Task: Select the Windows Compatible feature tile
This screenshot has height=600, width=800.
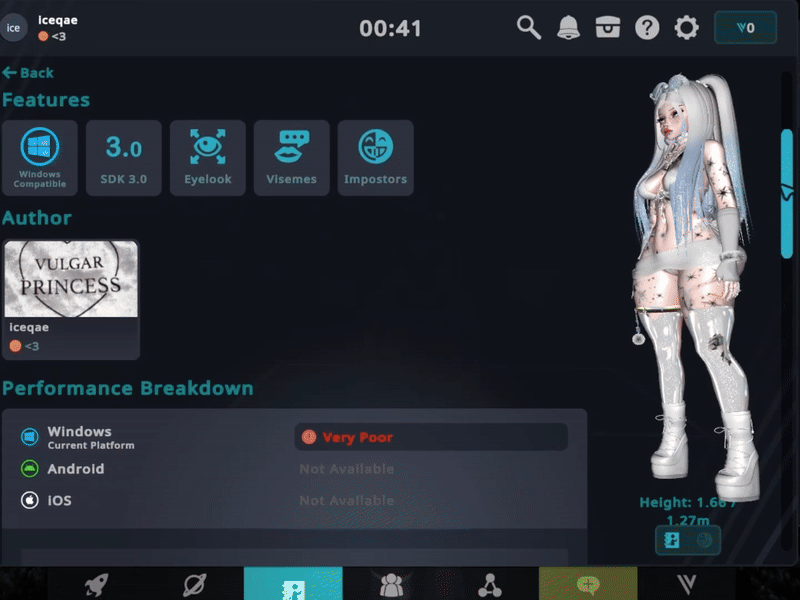Action: tap(41, 157)
